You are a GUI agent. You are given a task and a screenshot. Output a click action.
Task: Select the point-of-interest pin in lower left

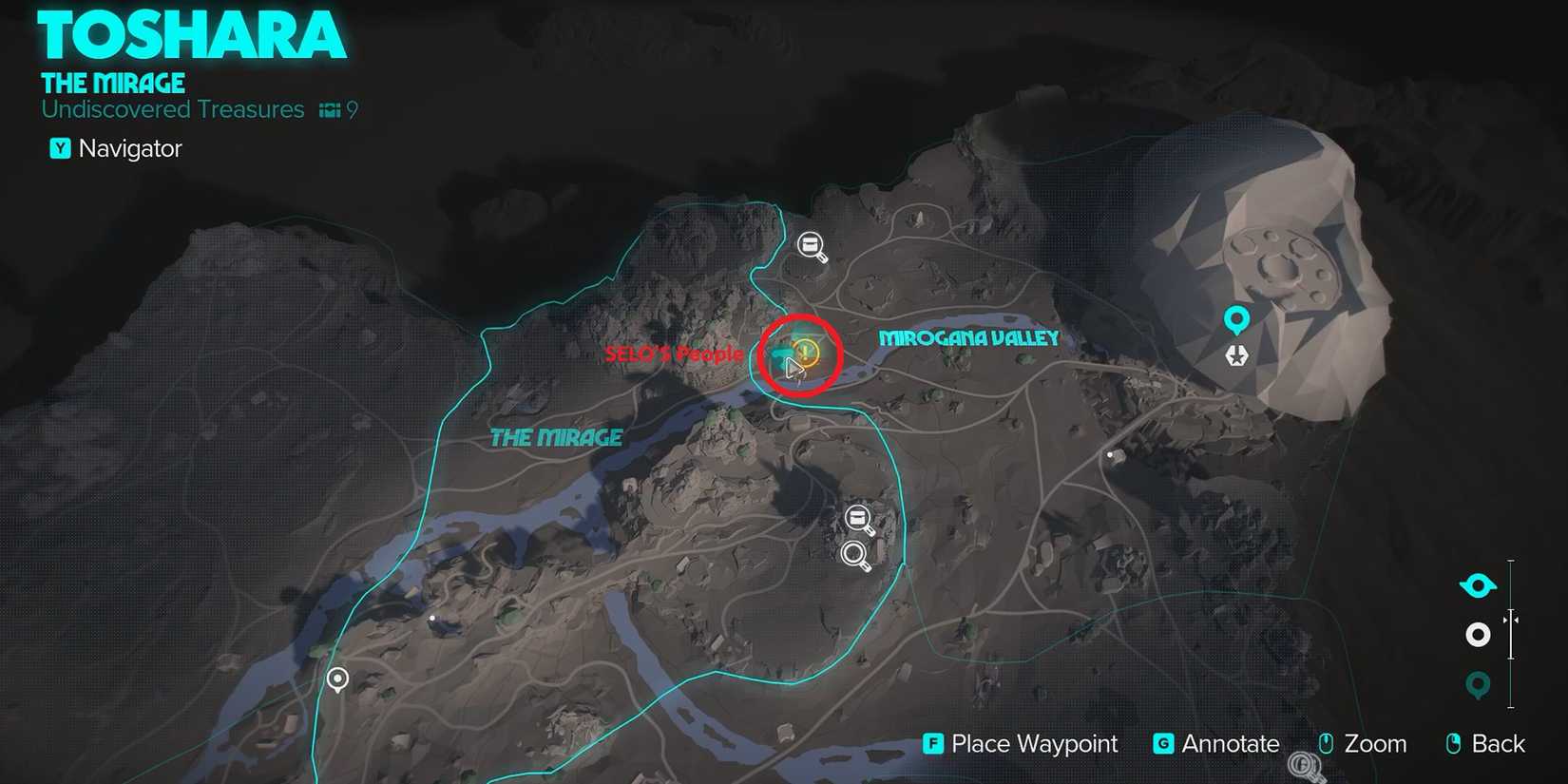(x=337, y=678)
